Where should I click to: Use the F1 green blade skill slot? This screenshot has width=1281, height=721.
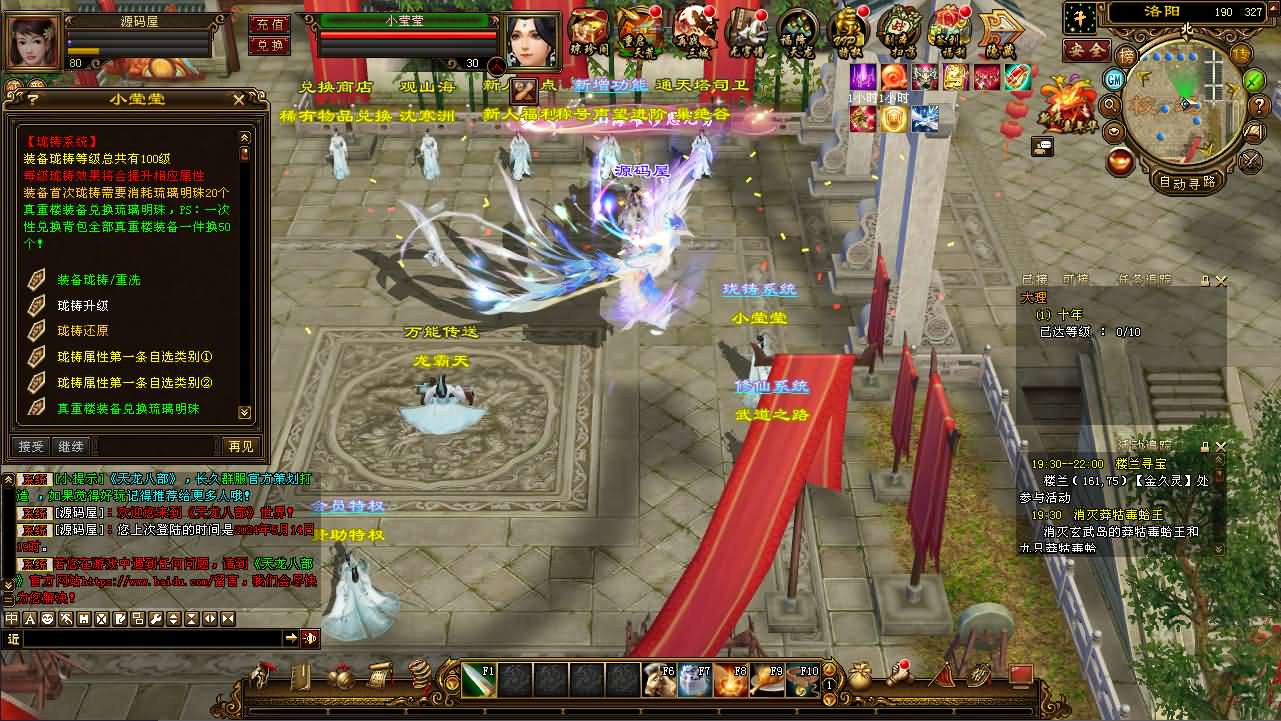[479, 680]
